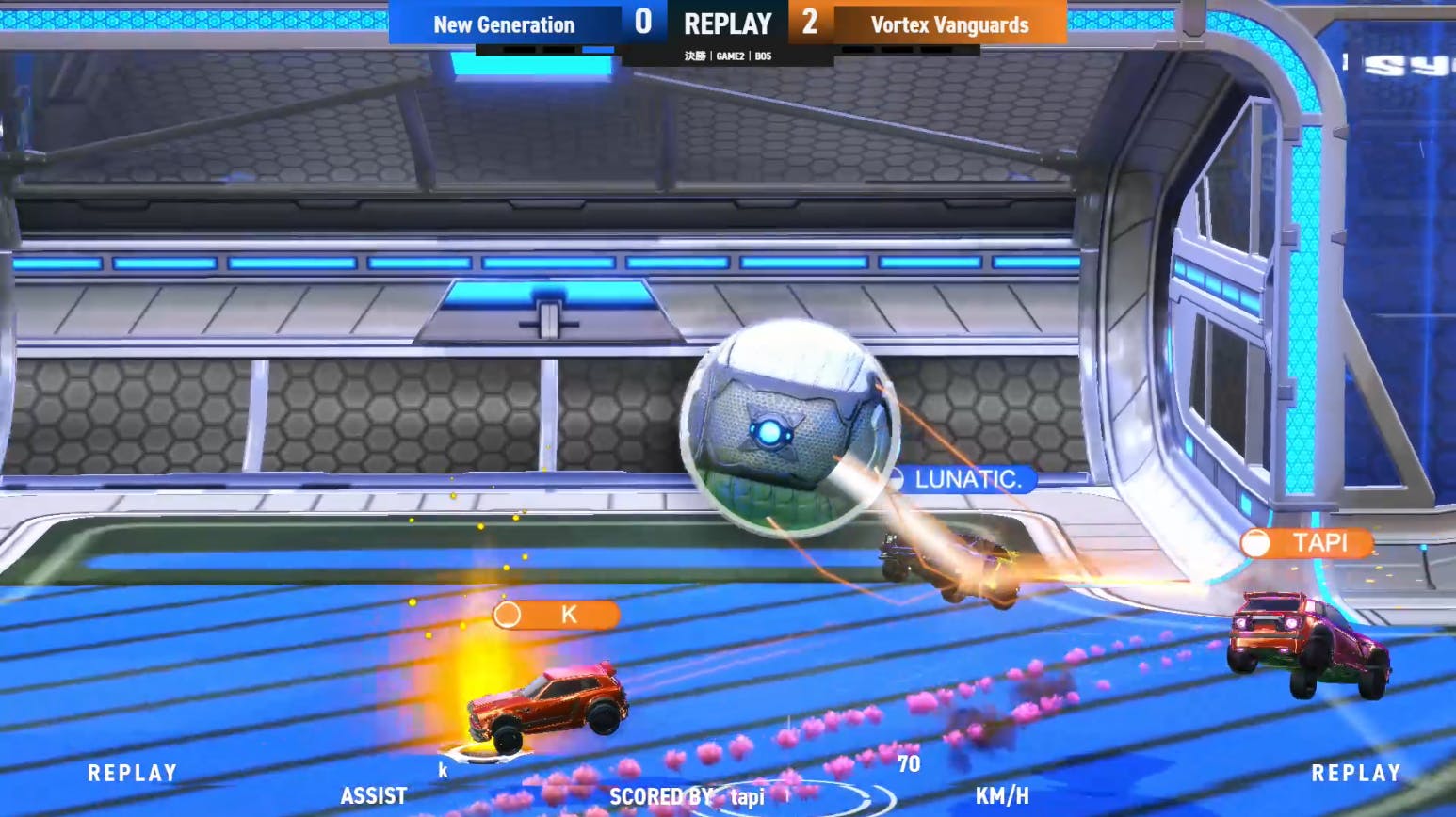
Task: Click the LUNATIC. player name tag
Action: coord(964,479)
